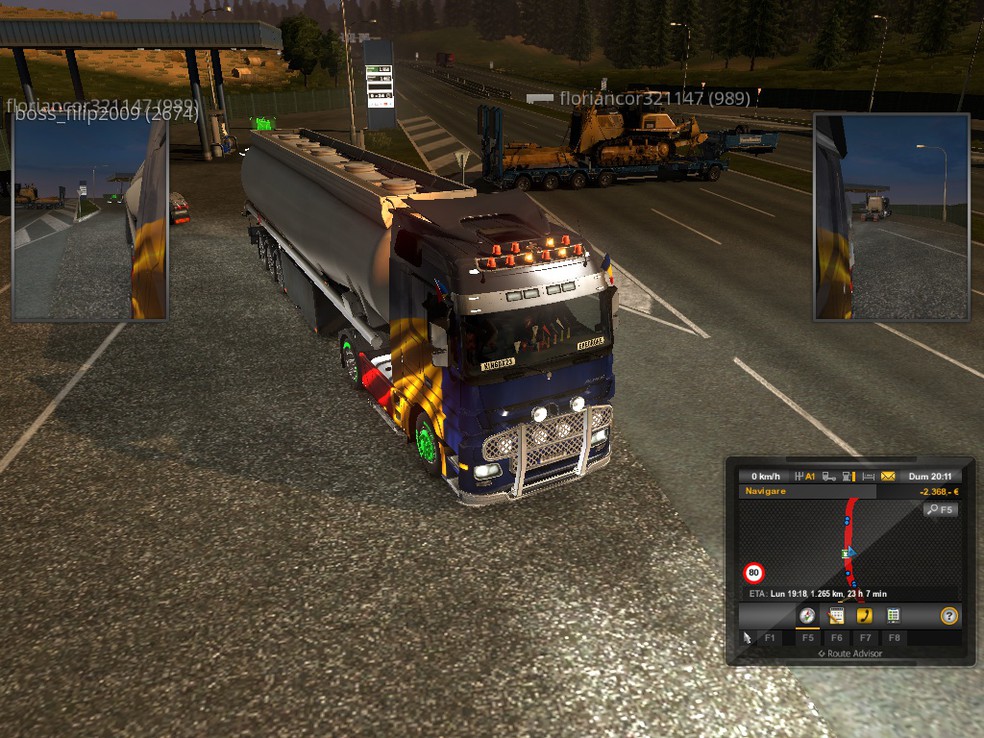984x738 pixels.
Task: Open the yellow envelope mail icon
Action: coord(888,477)
